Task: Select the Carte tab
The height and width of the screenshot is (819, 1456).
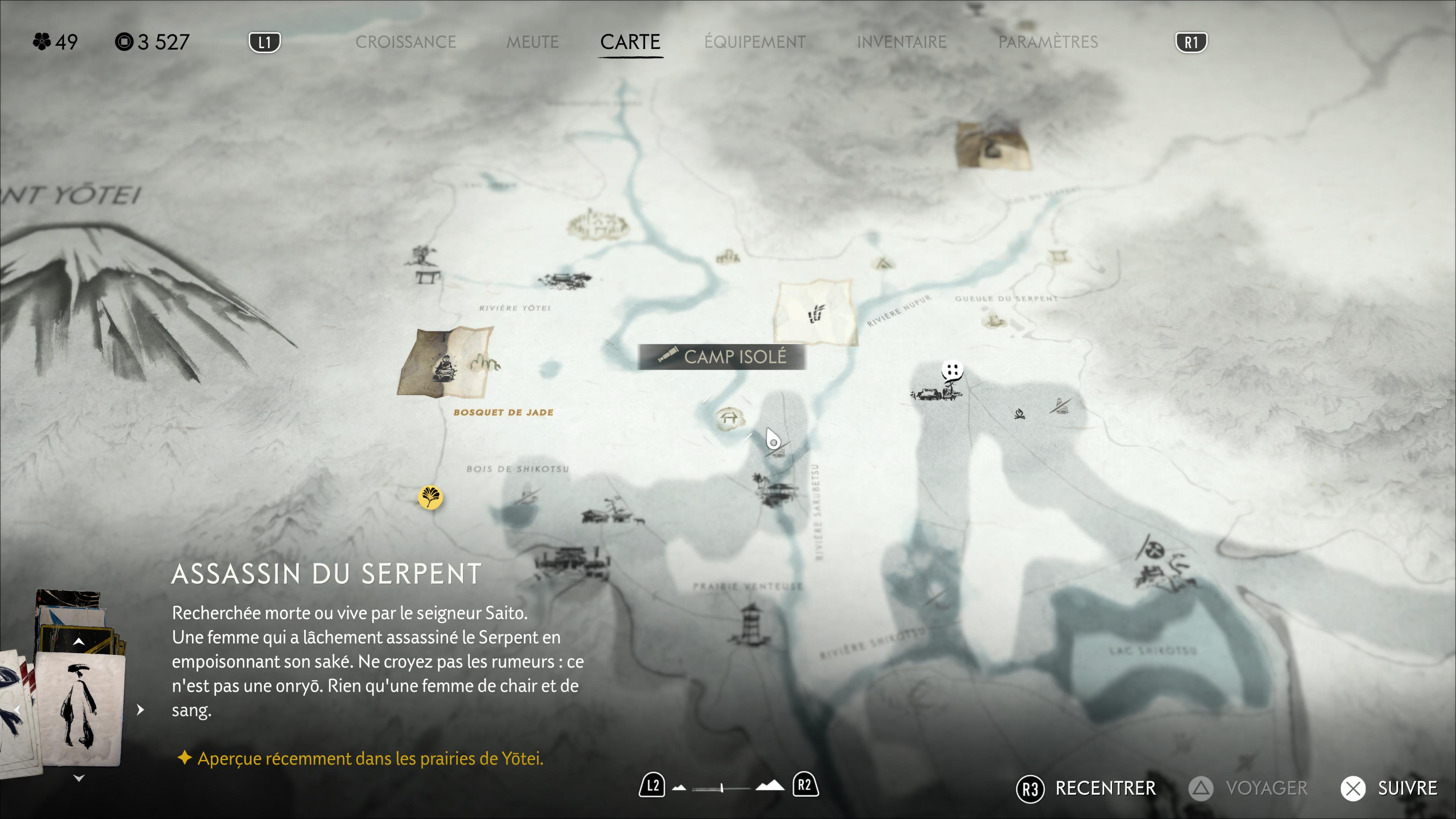Action: [630, 42]
